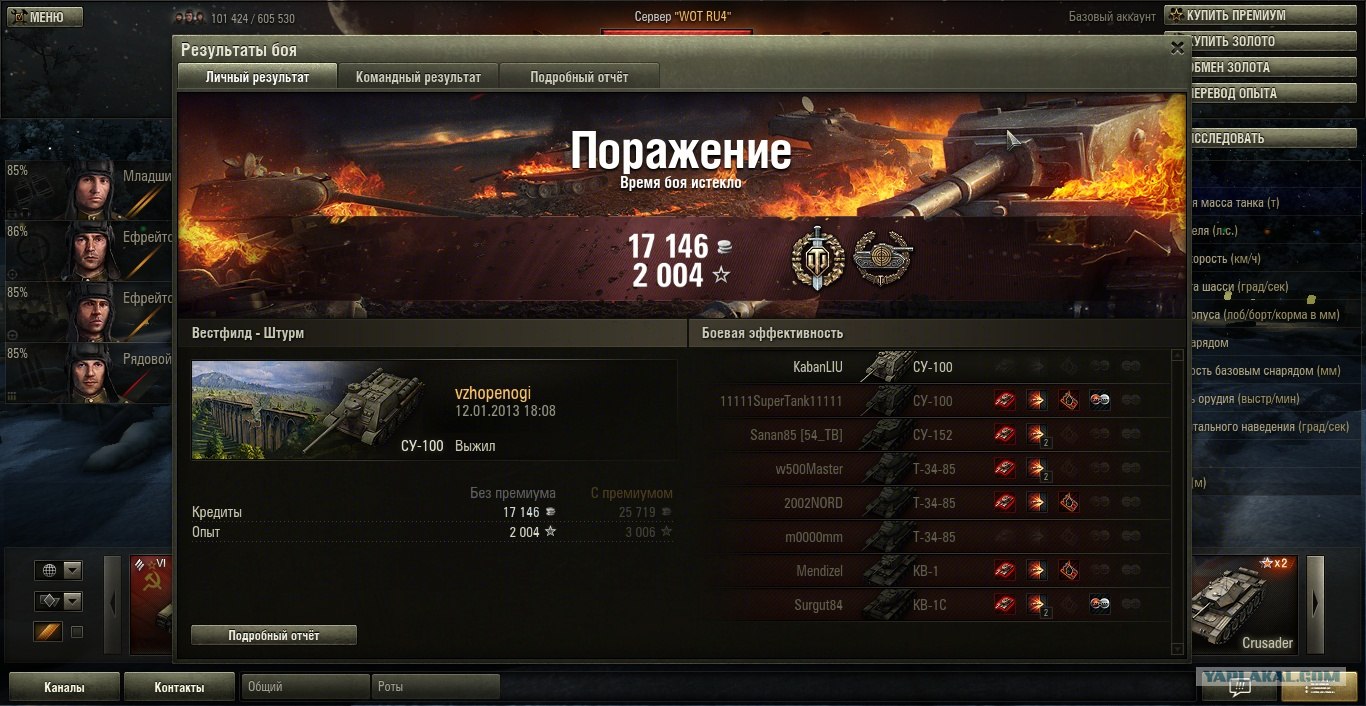1366x706 pixels.
Task: Click the Подробный отчёт button below stats
Action: 273,635
